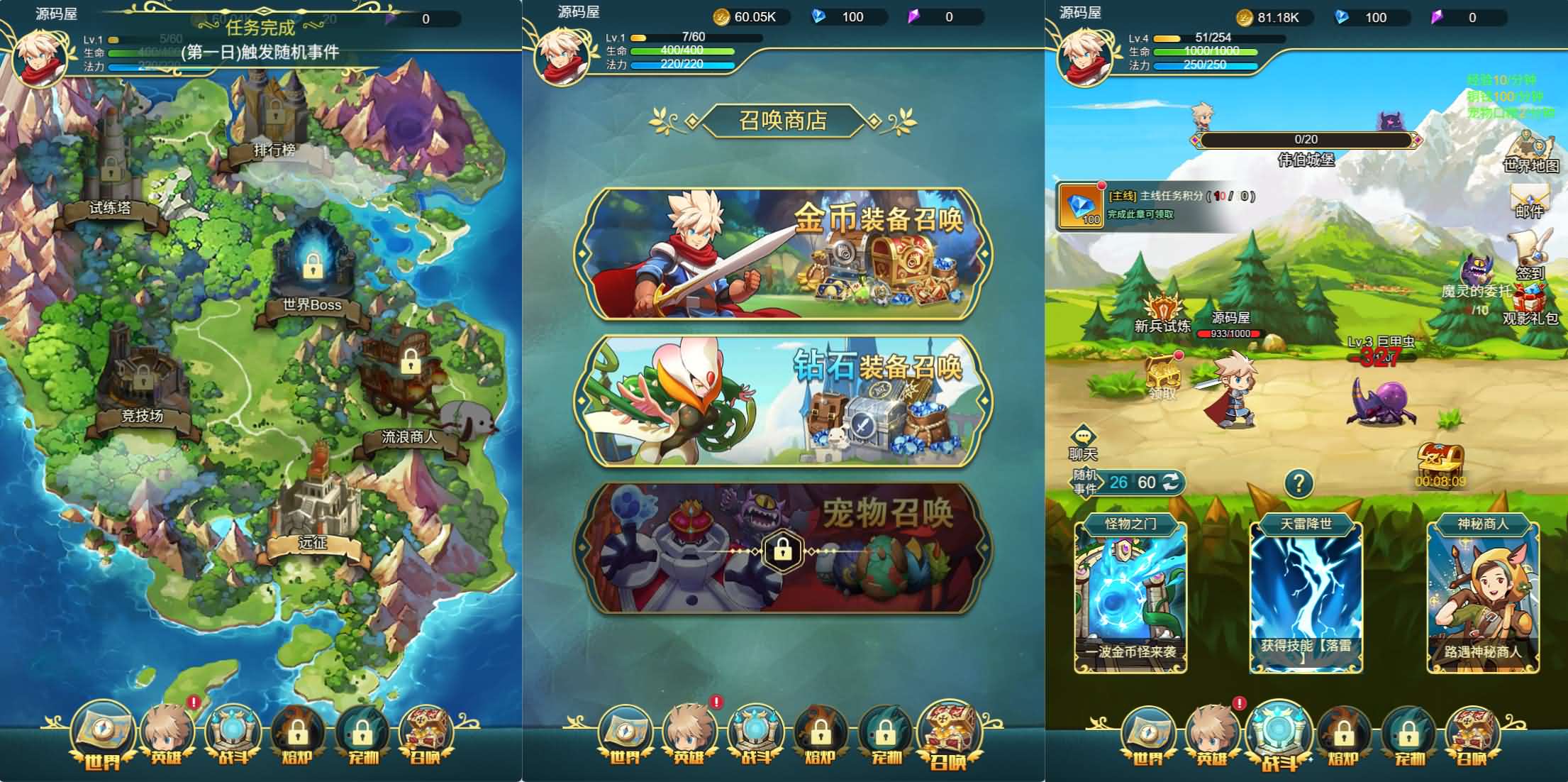Open the 聊天 chat icon
The width and height of the screenshot is (1568, 782).
click(x=1085, y=433)
